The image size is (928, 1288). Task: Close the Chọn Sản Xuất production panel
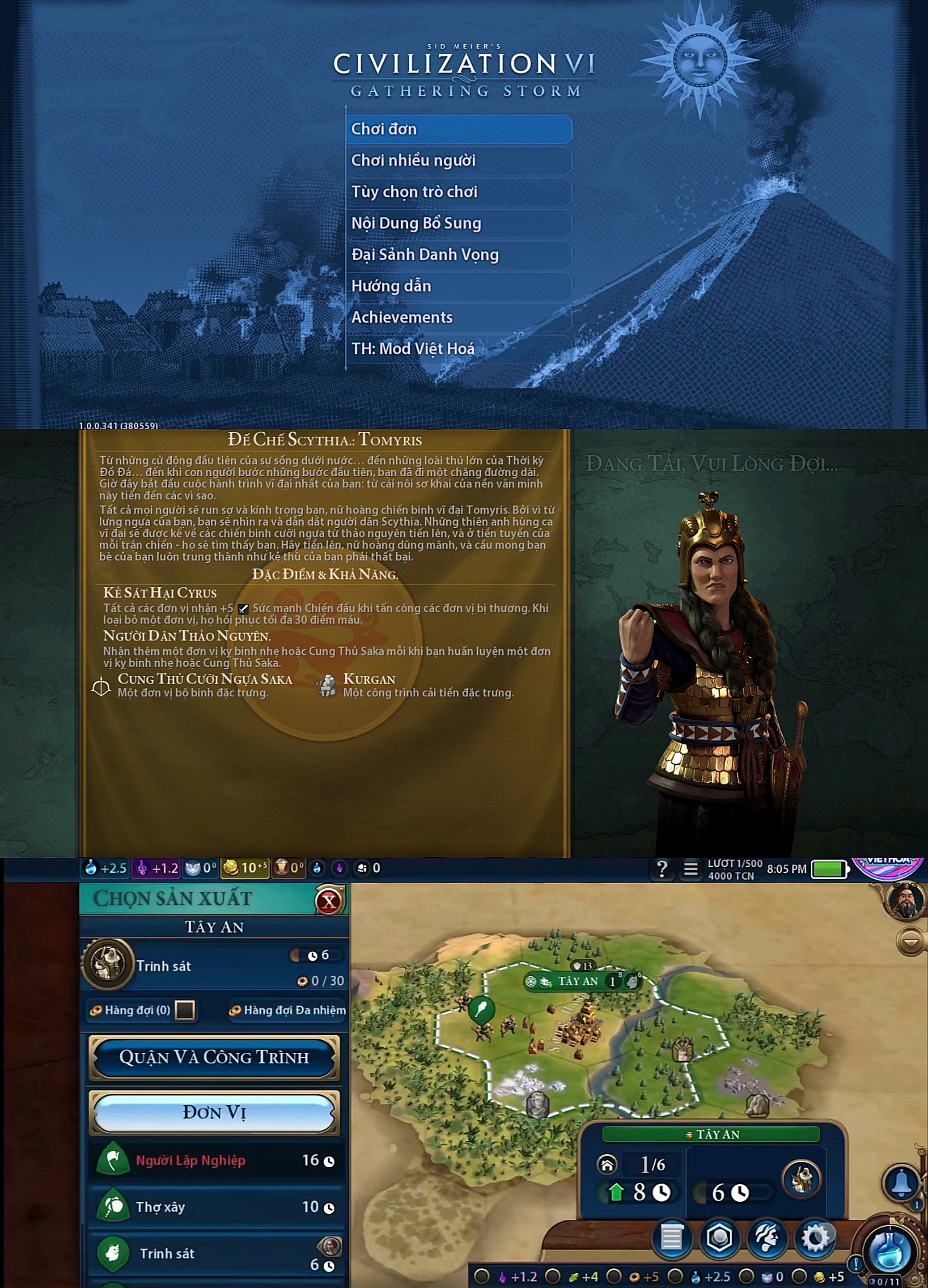tap(329, 901)
